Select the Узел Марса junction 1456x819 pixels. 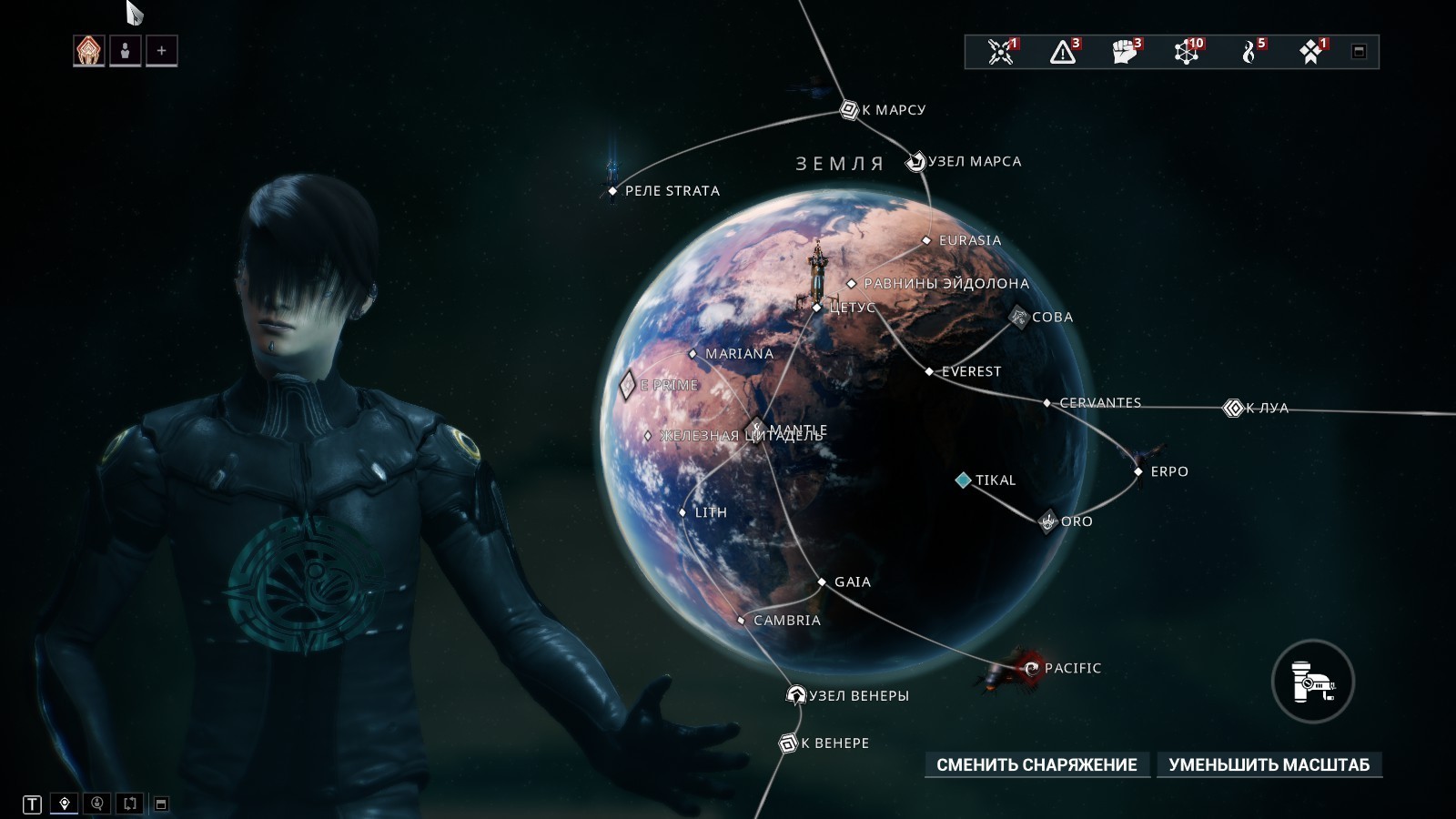click(915, 162)
